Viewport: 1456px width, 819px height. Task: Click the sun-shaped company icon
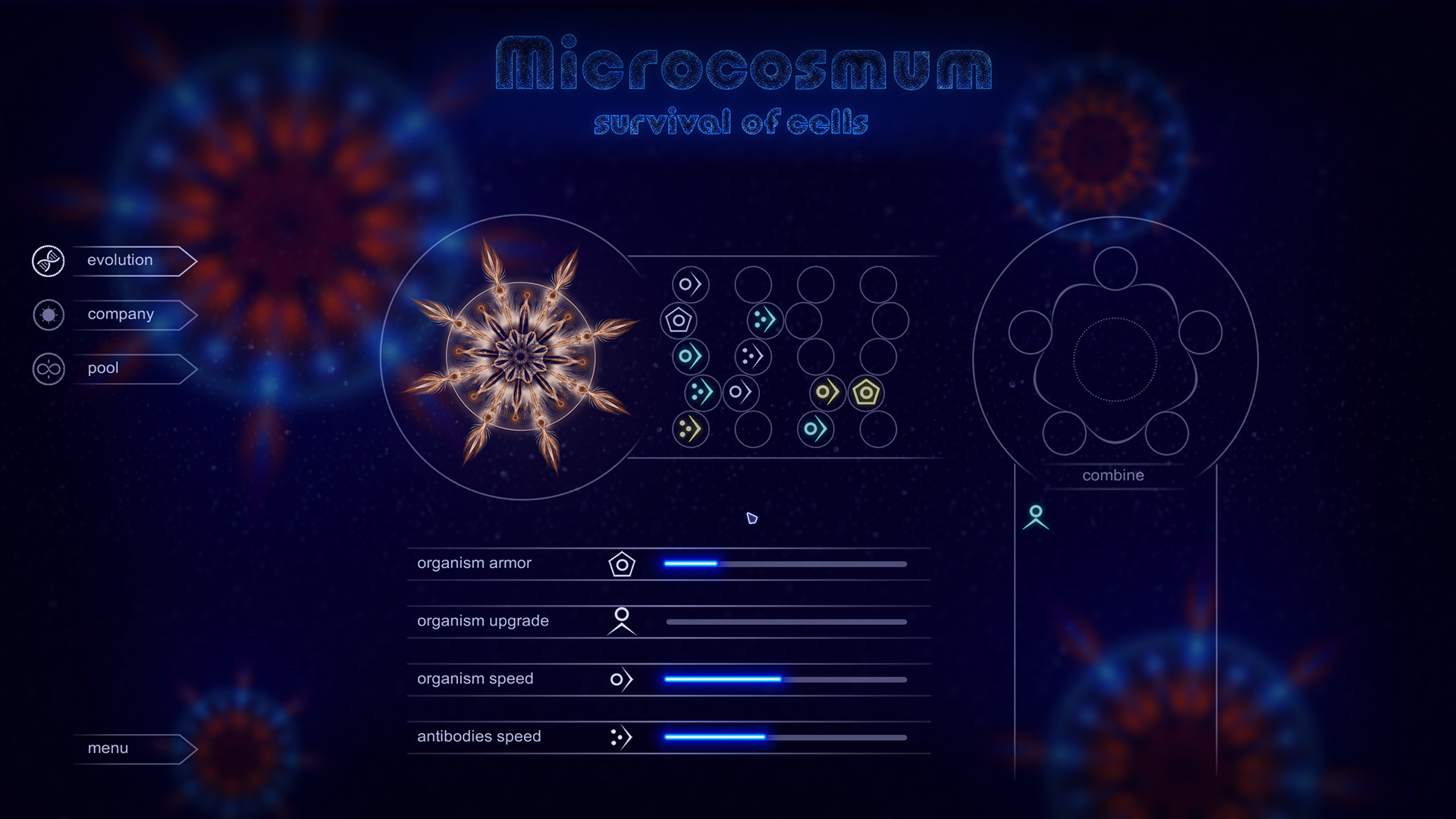pos(48,315)
